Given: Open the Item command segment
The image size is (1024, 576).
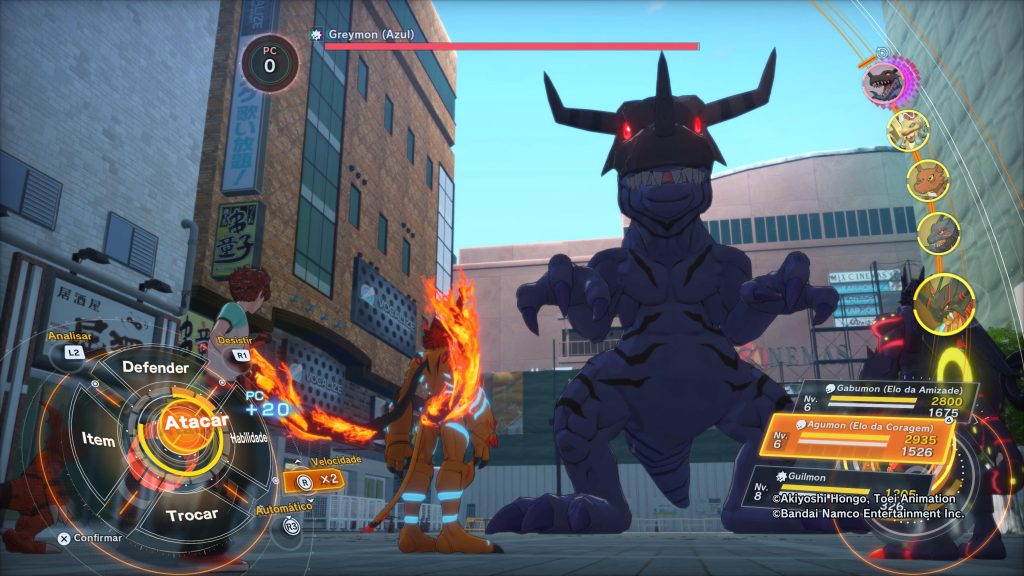Looking at the screenshot, I should coord(99,439).
